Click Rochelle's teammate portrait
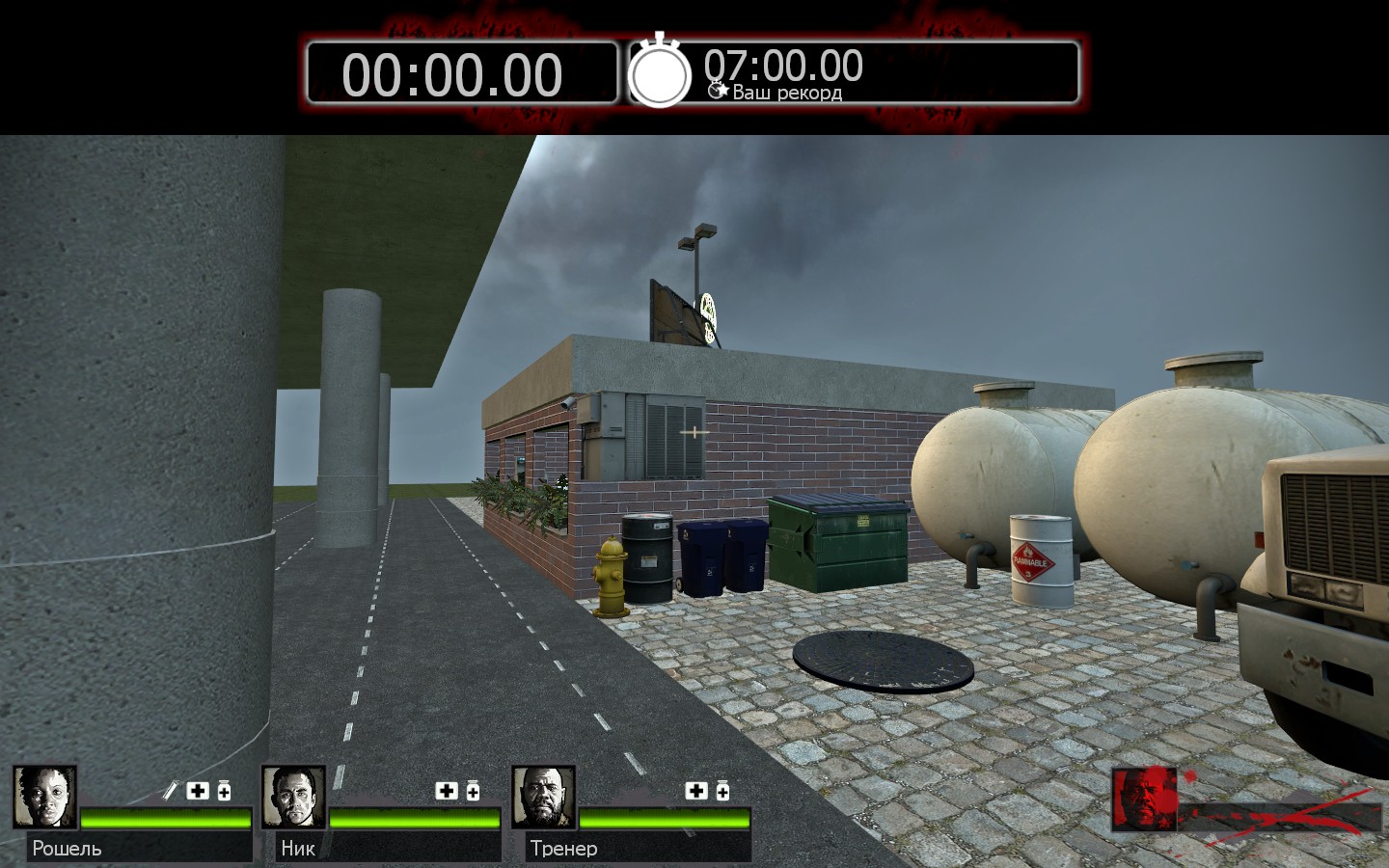The height and width of the screenshot is (868, 1389). pos(44,797)
